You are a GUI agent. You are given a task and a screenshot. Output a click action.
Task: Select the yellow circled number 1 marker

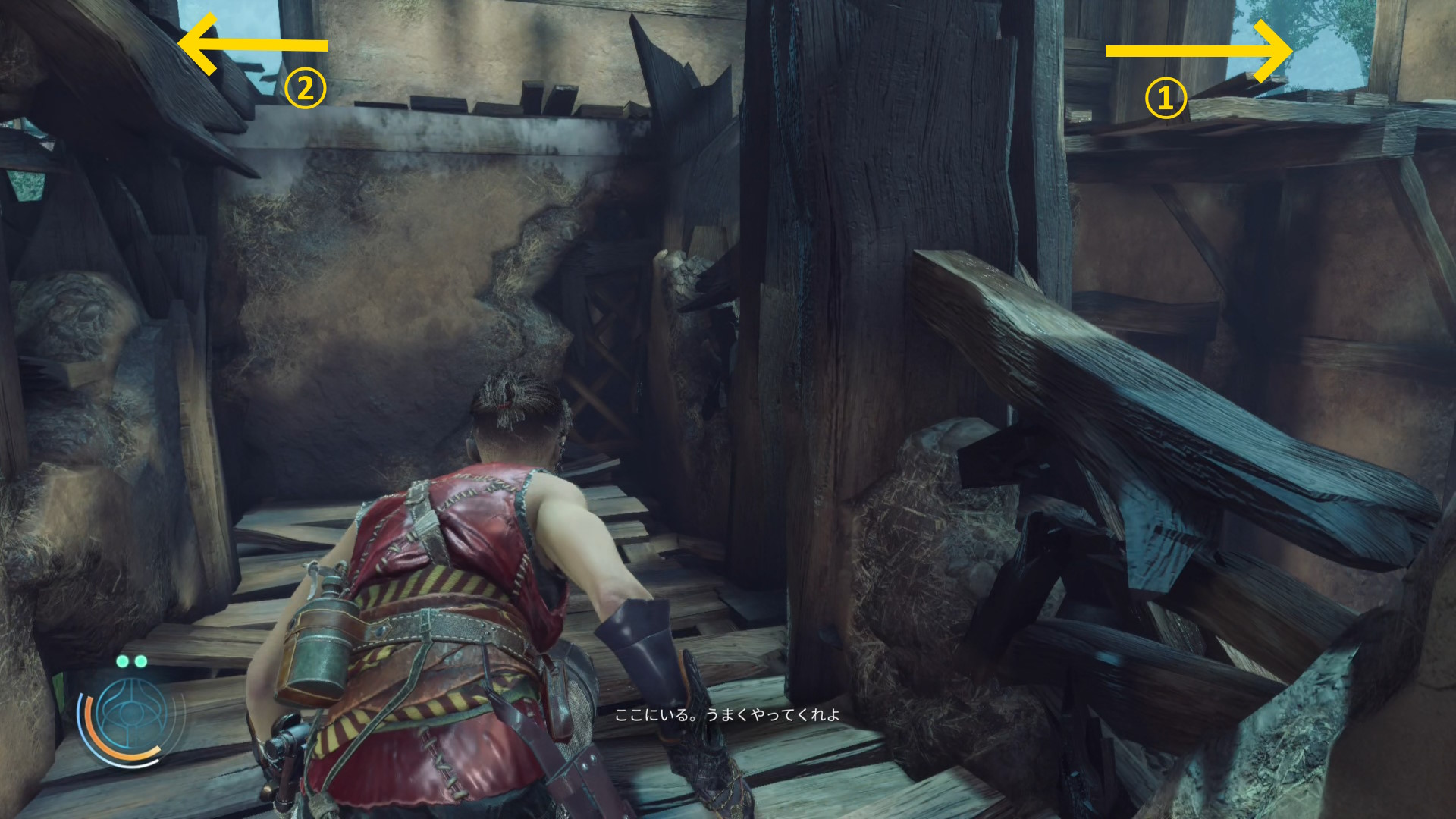pyautogui.click(x=1165, y=99)
